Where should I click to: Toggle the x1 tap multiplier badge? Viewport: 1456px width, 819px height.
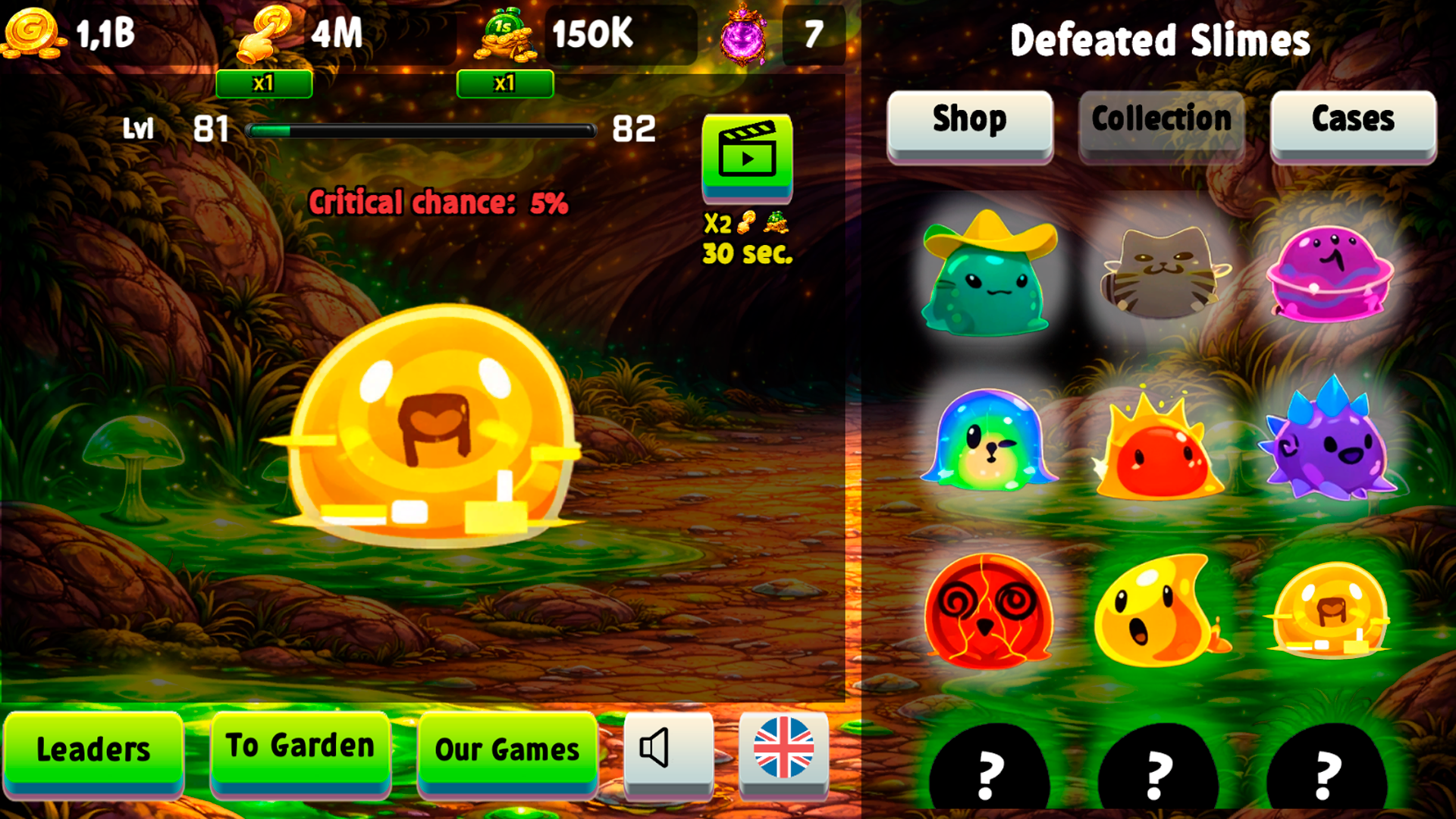[x=265, y=84]
